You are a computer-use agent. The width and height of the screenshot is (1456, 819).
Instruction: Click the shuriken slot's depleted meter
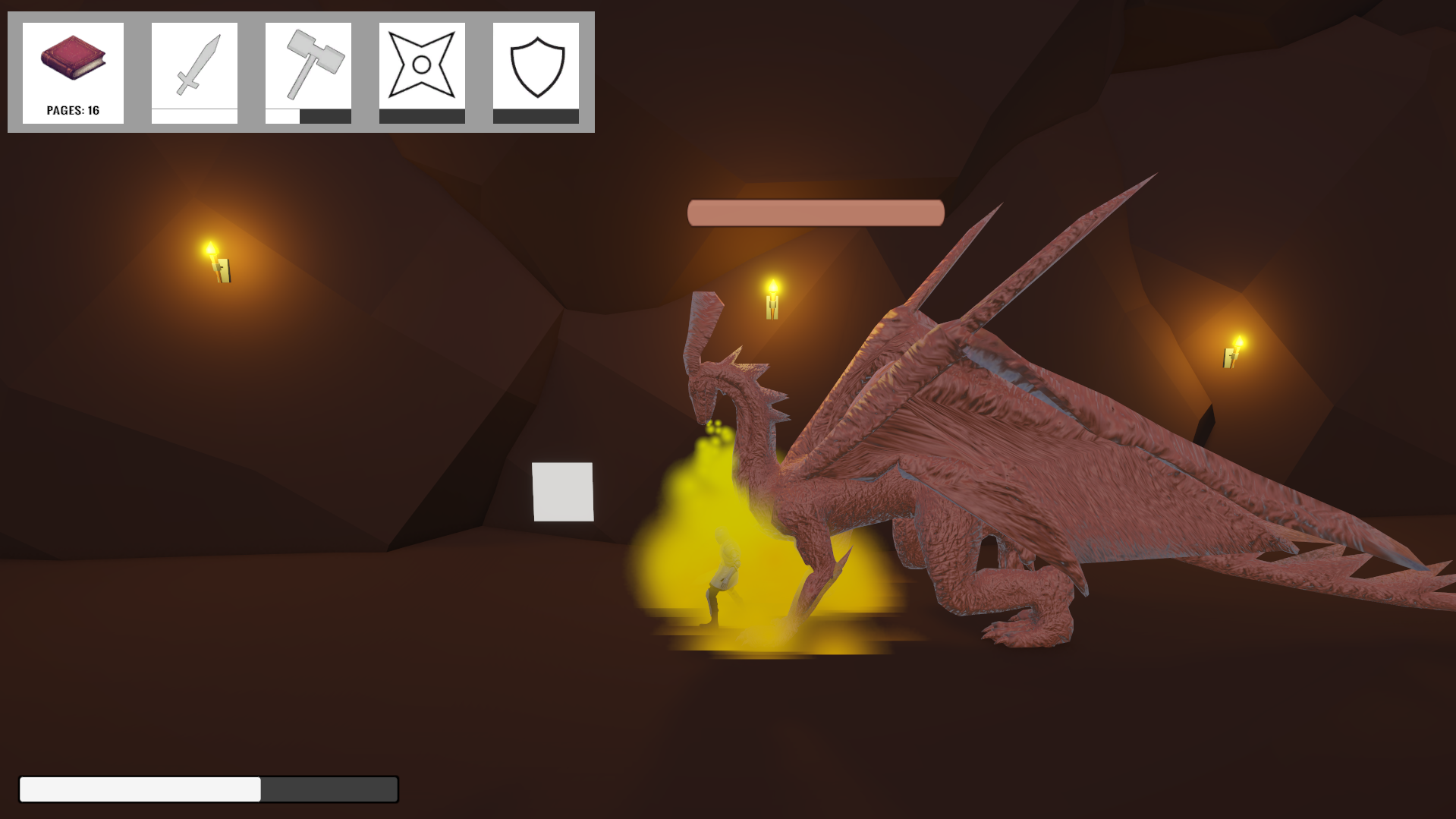pyautogui.click(x=423, y=116)
